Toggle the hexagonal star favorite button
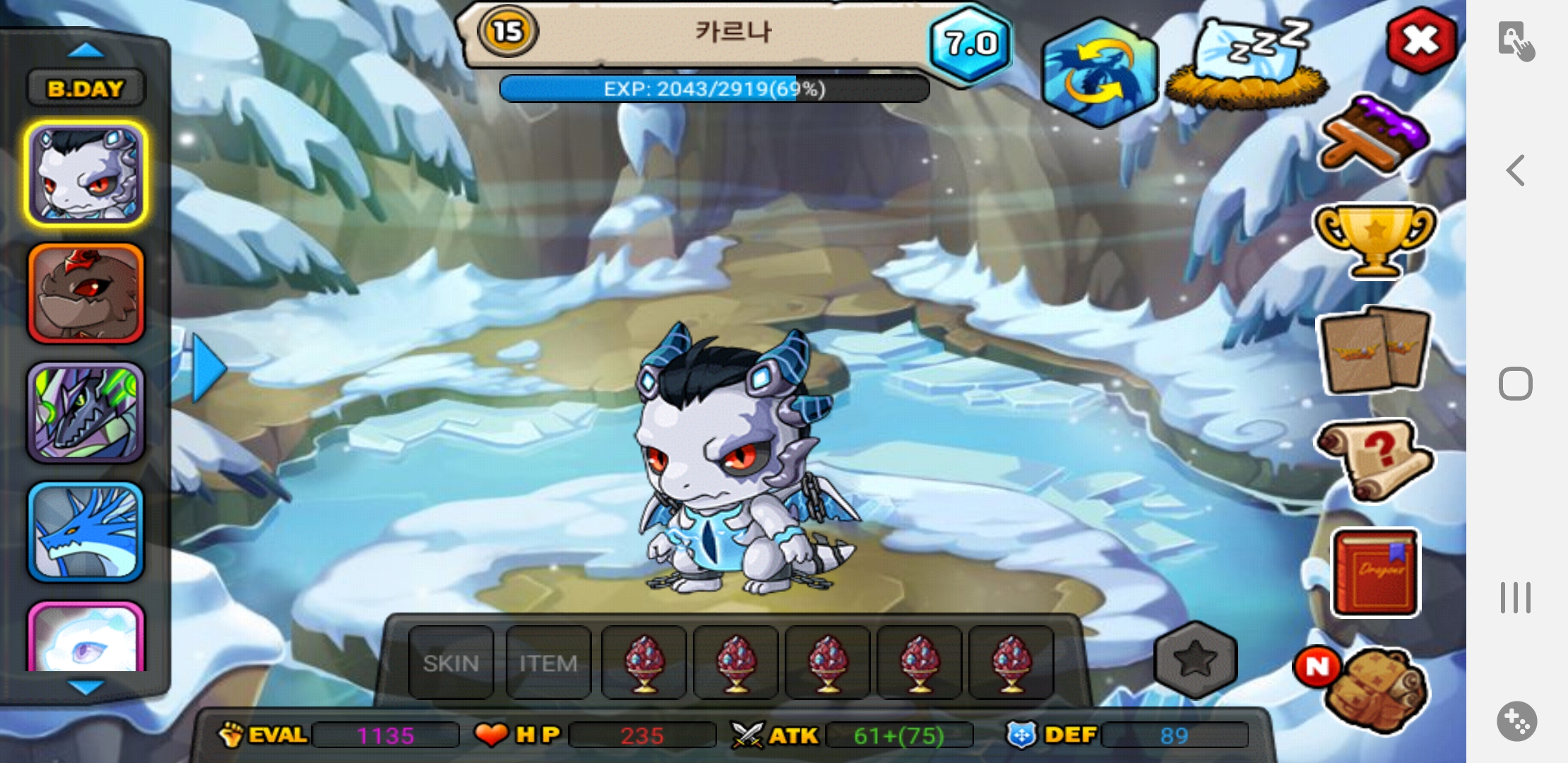 pyautogui.click(x=1195, y=659)
